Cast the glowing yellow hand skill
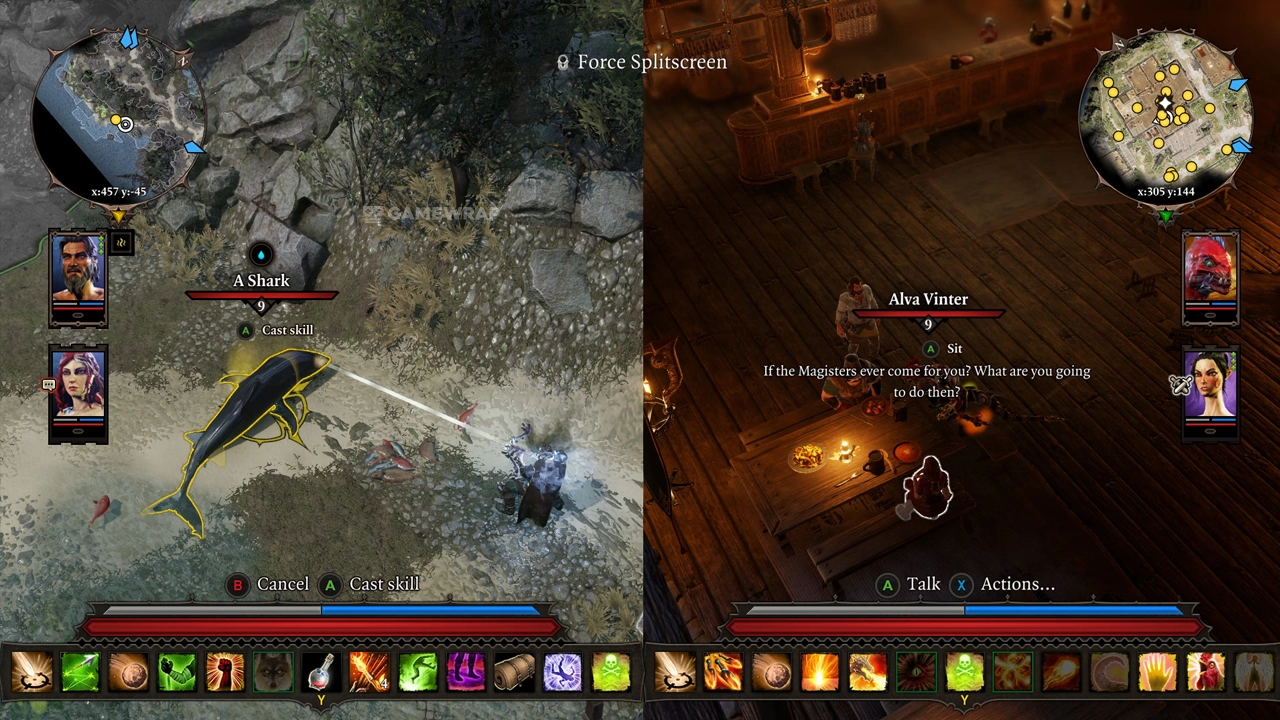 (1156, 672)
